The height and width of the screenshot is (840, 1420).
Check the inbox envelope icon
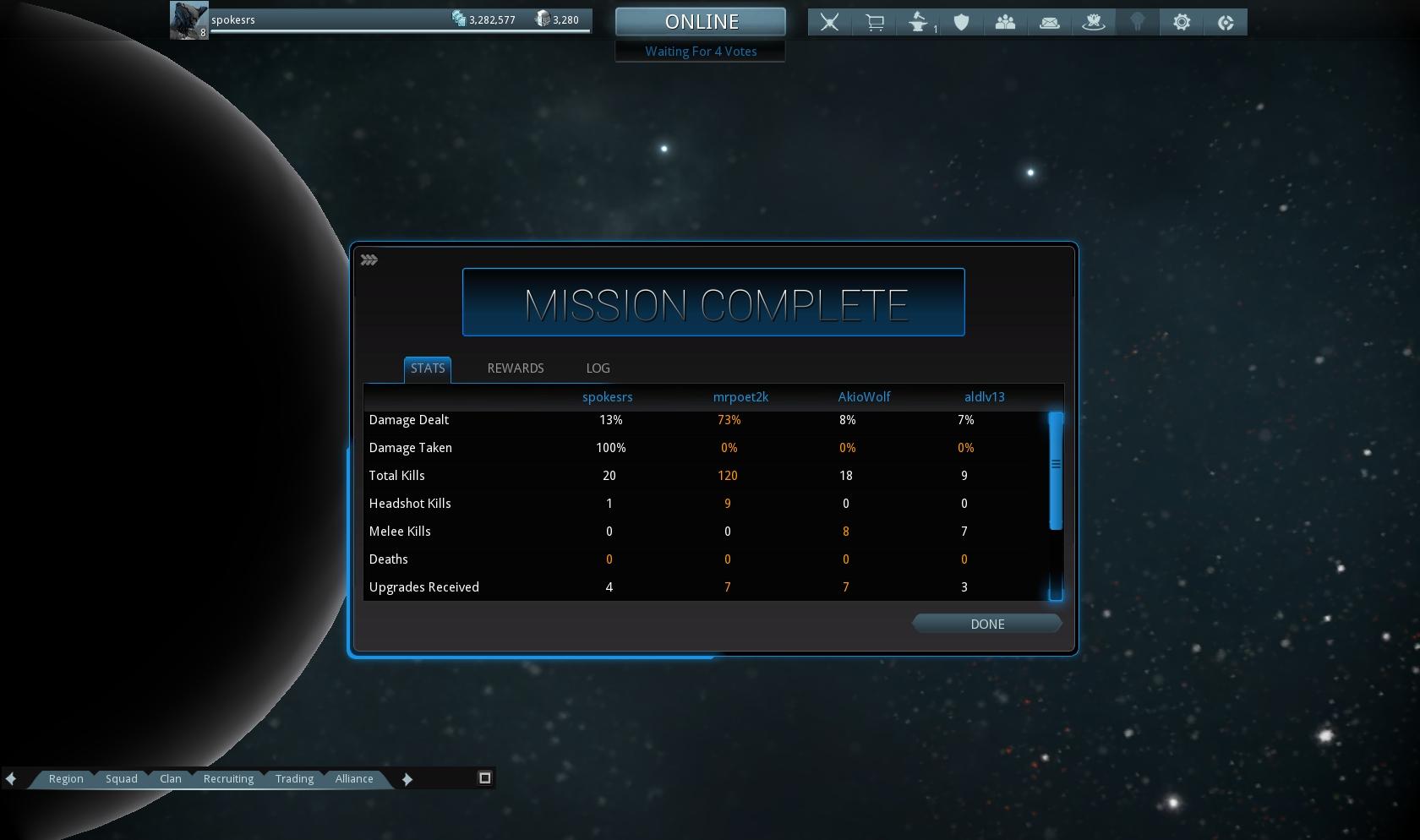(x=1050, y=22)
